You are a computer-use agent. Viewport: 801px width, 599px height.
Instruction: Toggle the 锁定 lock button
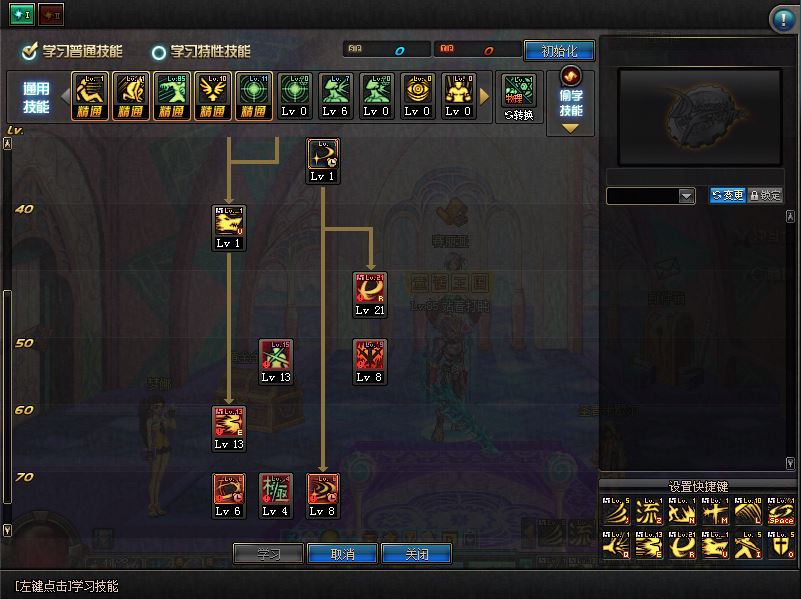tap(765, 196)
